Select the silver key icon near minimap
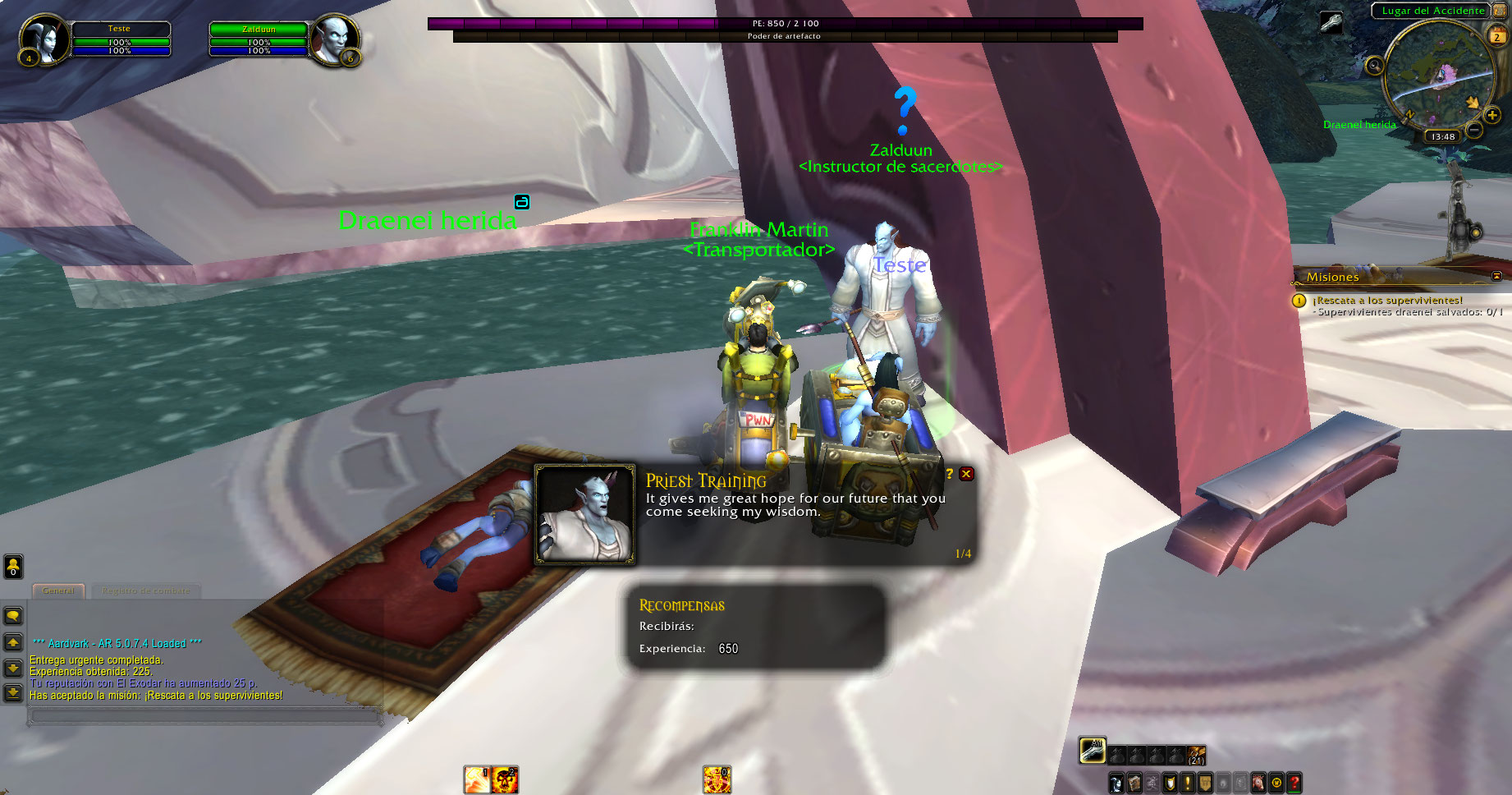The width and height of the screenshot is (1512, 795). click(x=1331, y=21)
